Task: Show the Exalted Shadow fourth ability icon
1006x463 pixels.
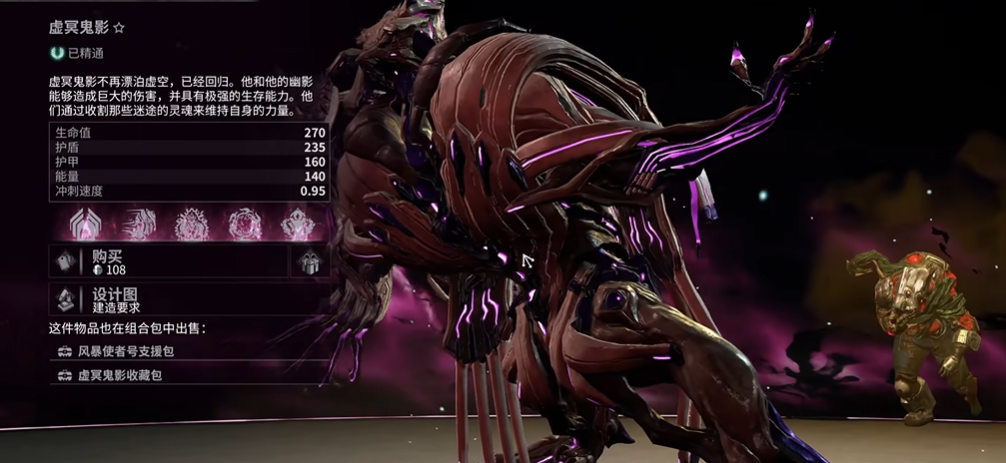Action: 297,224
